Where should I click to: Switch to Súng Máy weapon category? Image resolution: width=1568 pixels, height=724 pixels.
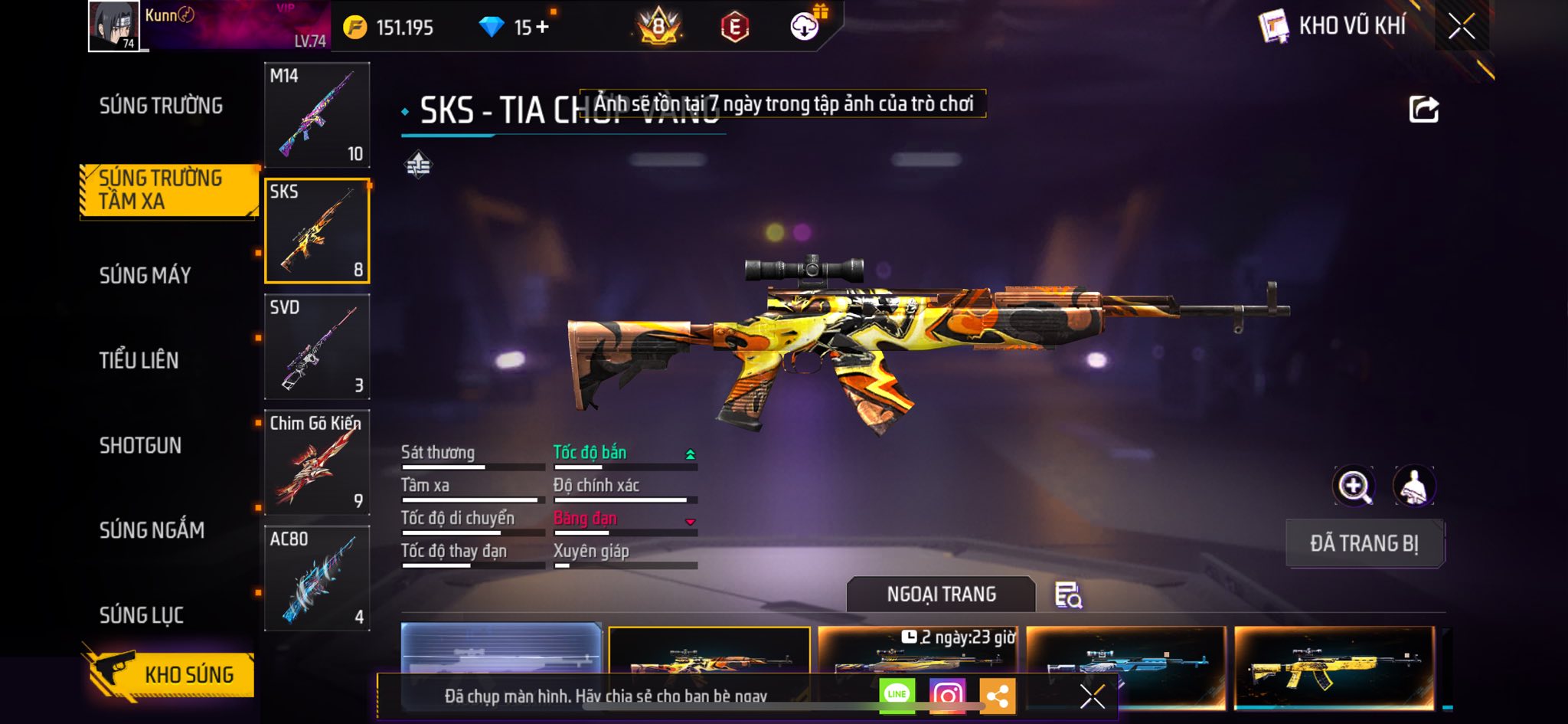145,275
